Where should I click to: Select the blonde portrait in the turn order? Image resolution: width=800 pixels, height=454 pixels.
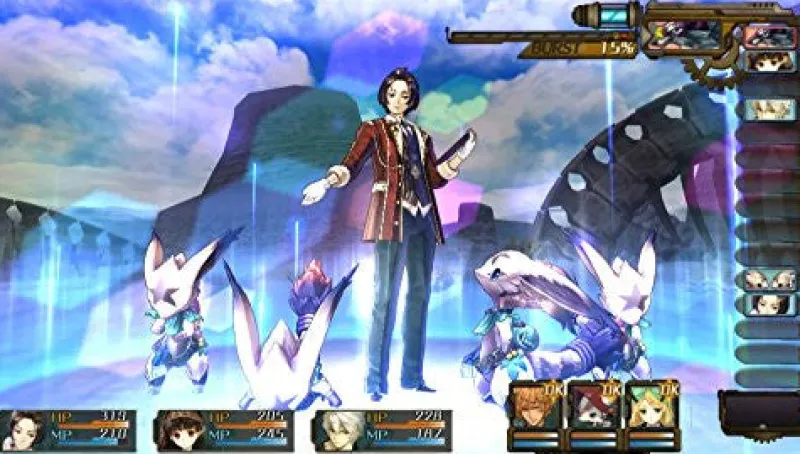coord(768,108)
